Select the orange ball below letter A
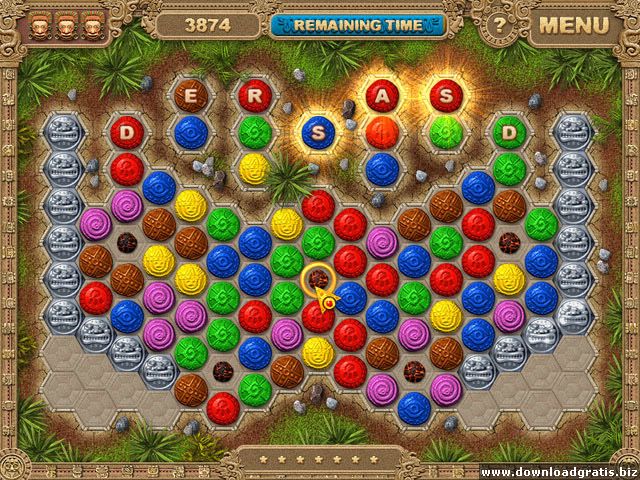Viewport: 640px width, 480px height. tap(382, 131)
